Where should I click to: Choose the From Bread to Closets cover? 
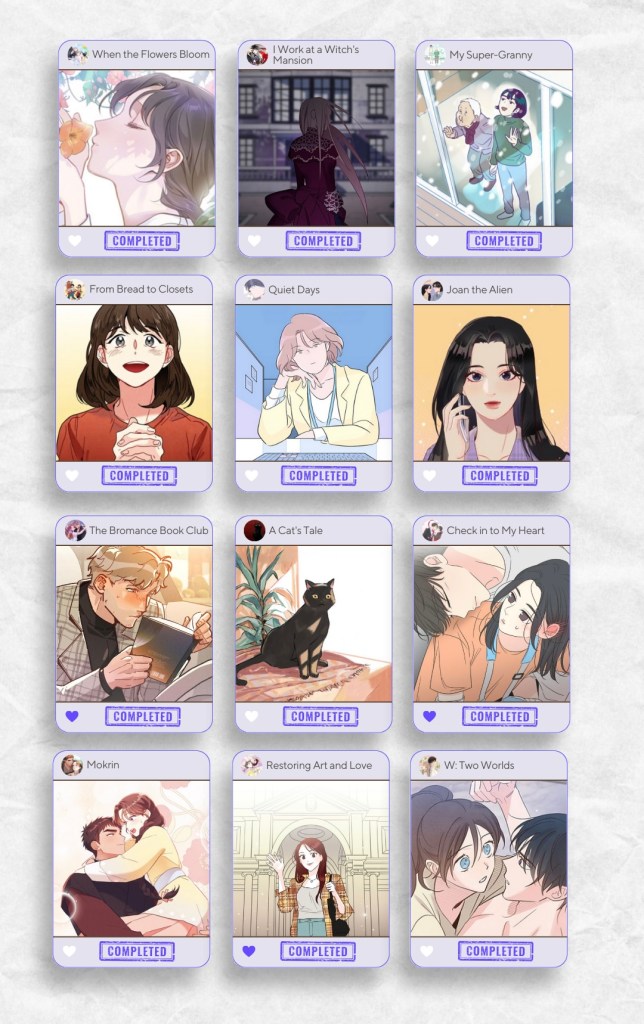click(x=134, y=382)
